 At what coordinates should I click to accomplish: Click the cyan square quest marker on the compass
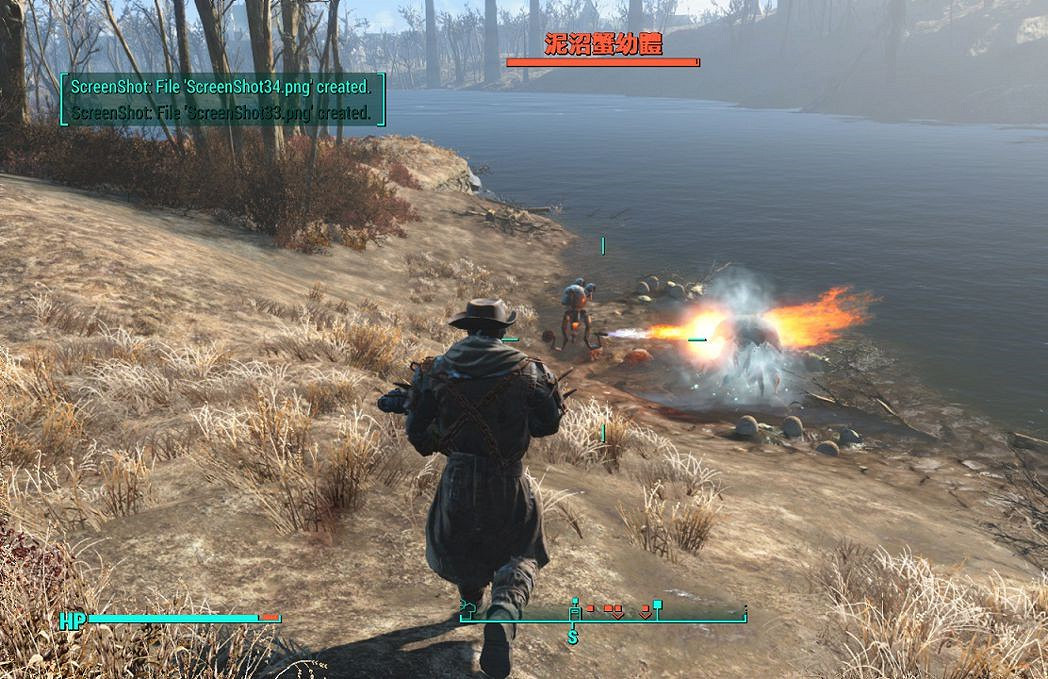point(657,605)
